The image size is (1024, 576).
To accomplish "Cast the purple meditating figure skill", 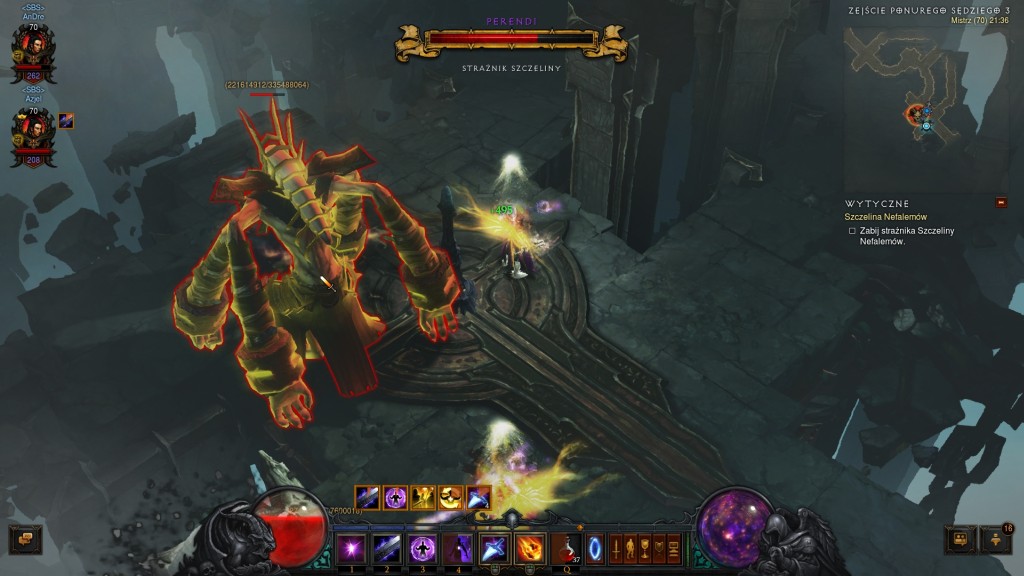I will click(421, 549).
